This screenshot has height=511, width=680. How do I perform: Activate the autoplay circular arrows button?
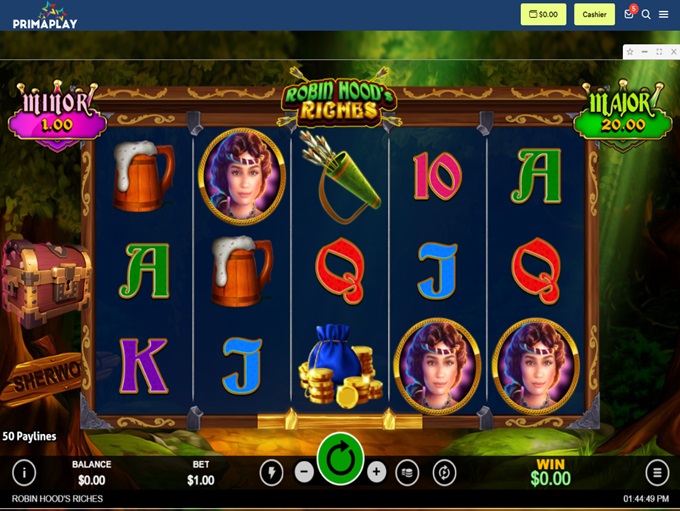tap(444, 472)
